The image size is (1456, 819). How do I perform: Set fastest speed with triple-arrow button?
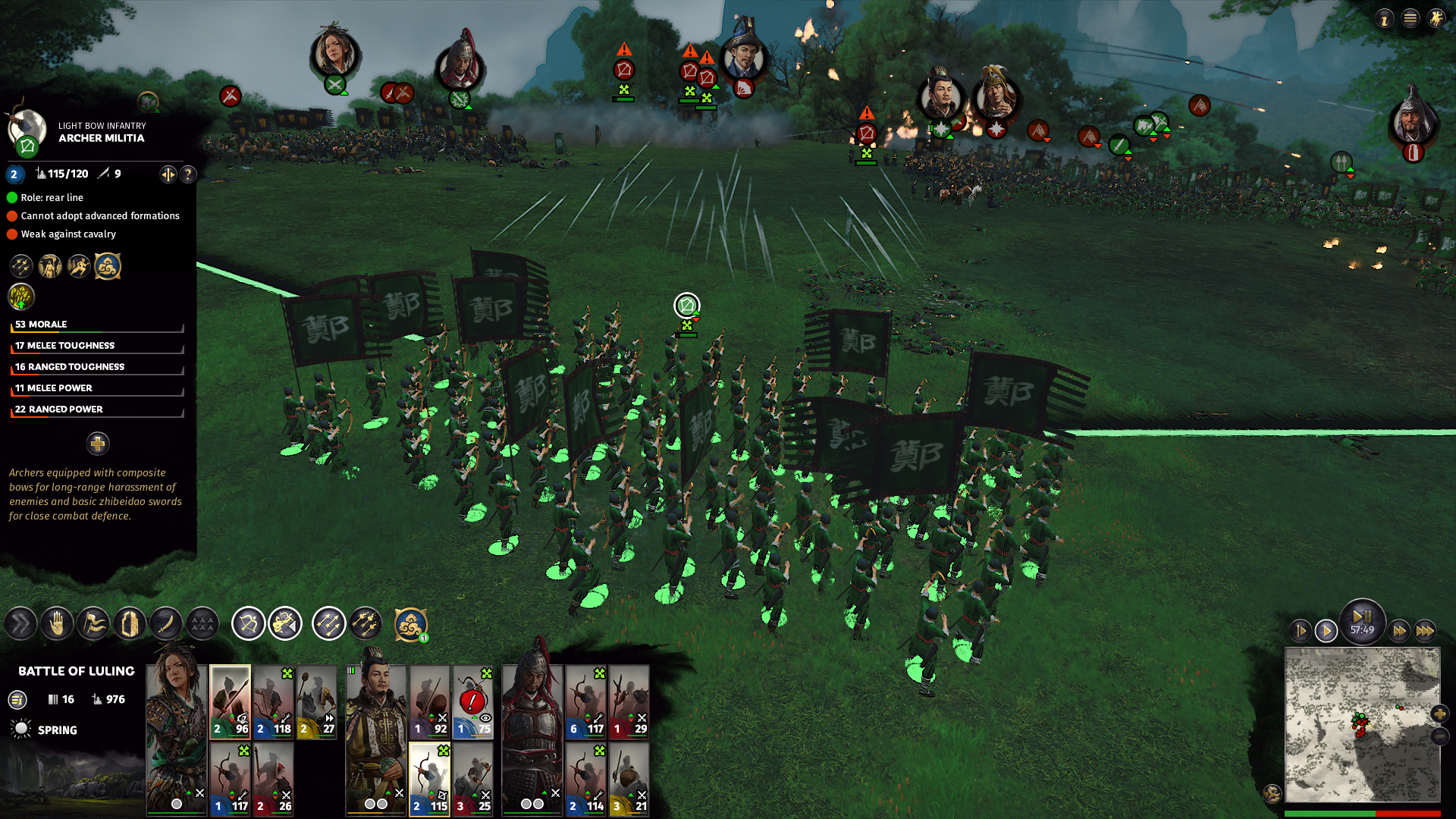[1425, 631]
